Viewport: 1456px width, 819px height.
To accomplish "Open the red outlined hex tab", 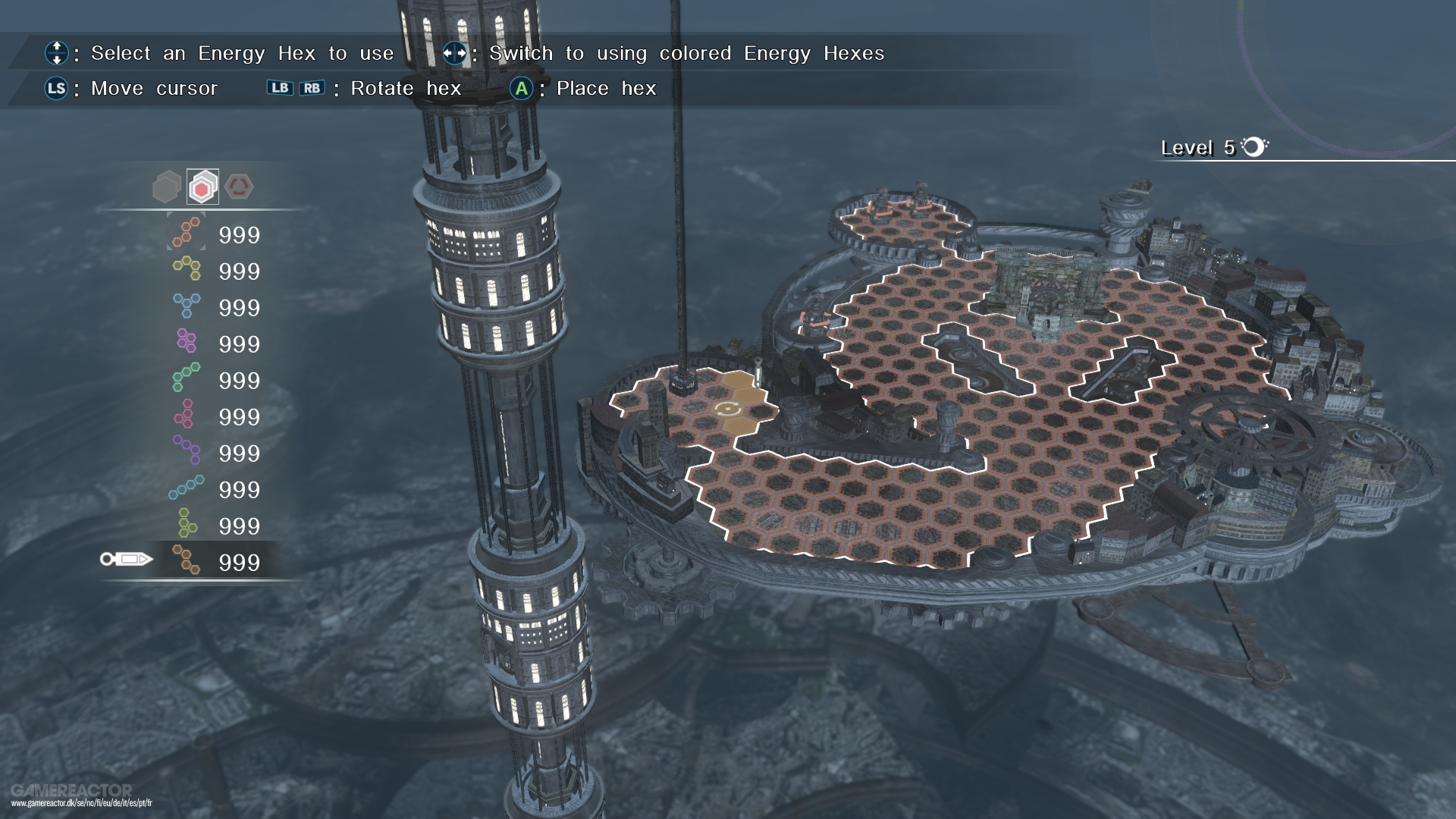I will tap(239, 187).
